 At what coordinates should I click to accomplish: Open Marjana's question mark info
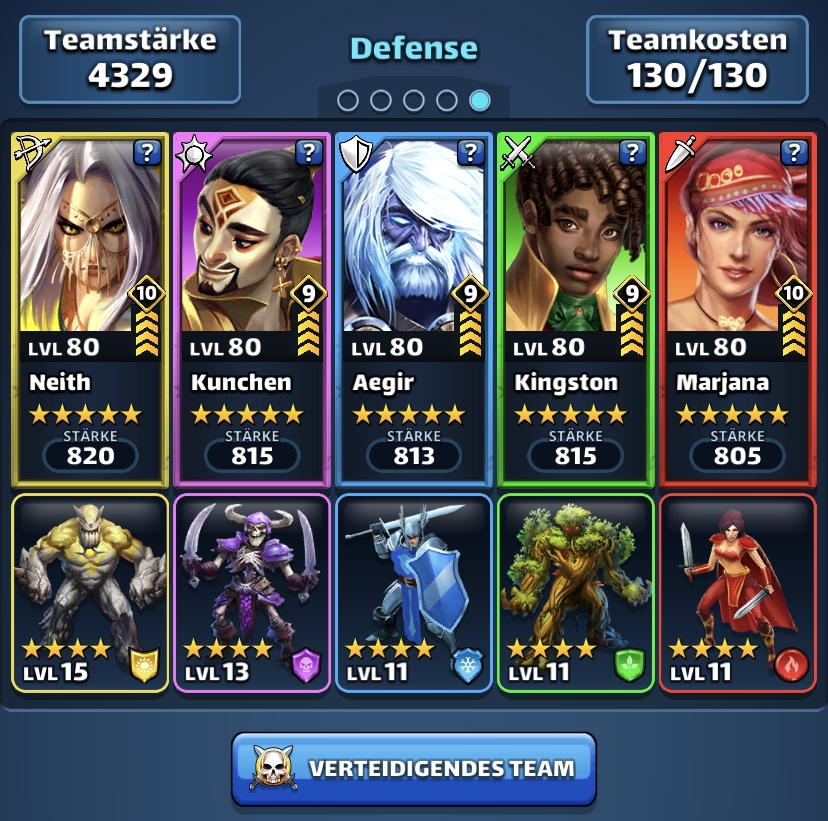795,152
